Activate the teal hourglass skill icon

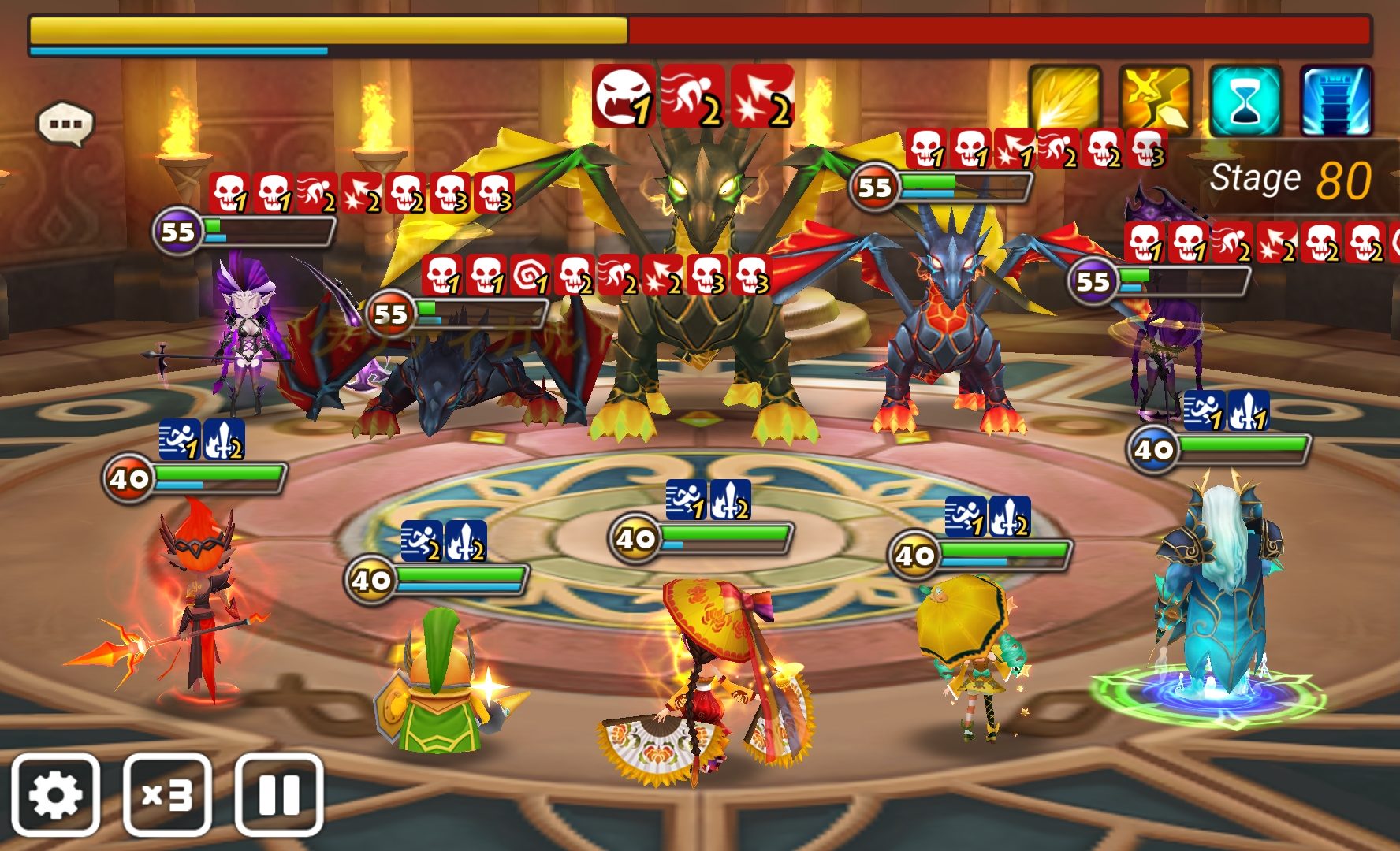[1245, 101]
